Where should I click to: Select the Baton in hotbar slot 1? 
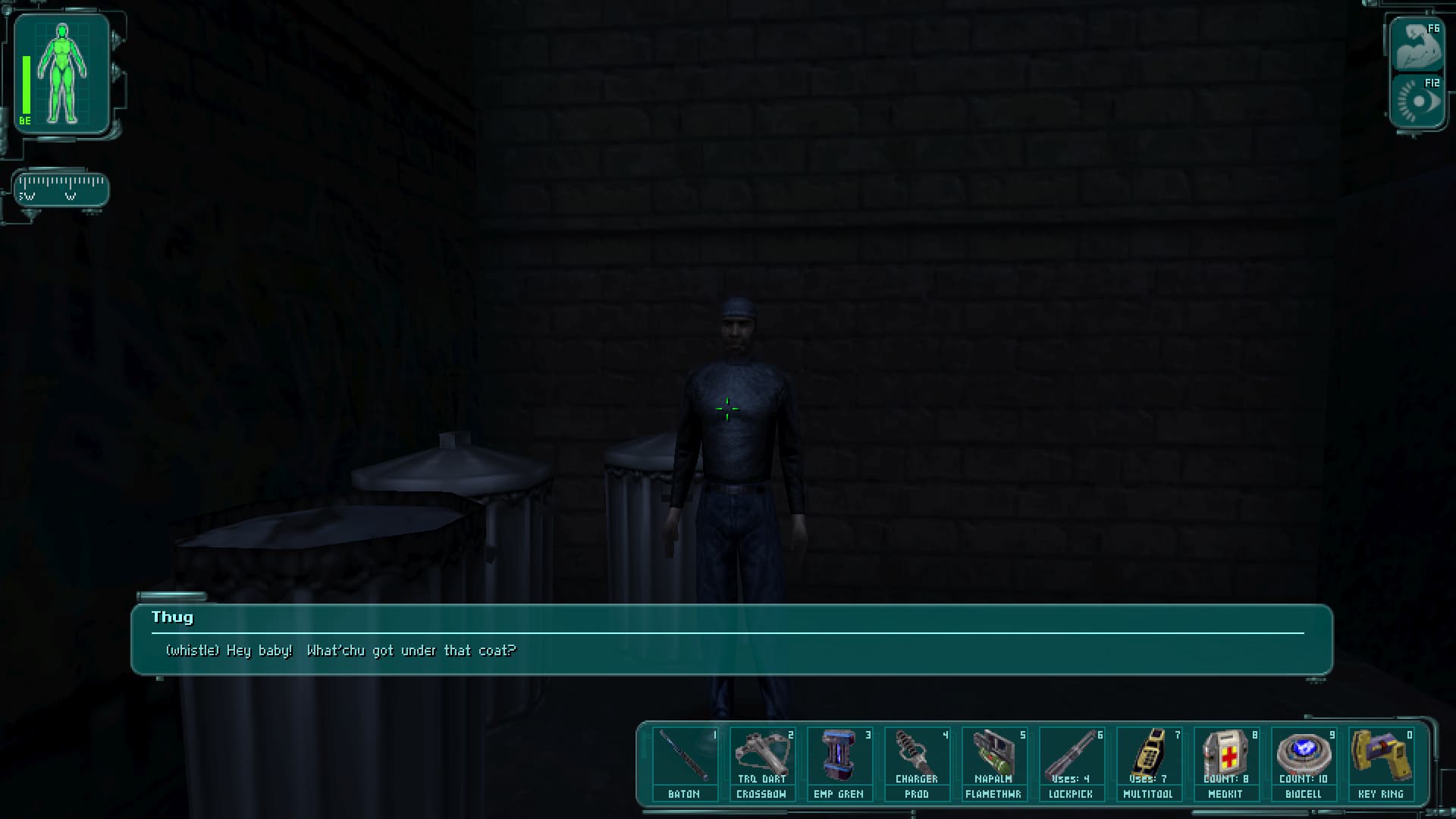684,763
